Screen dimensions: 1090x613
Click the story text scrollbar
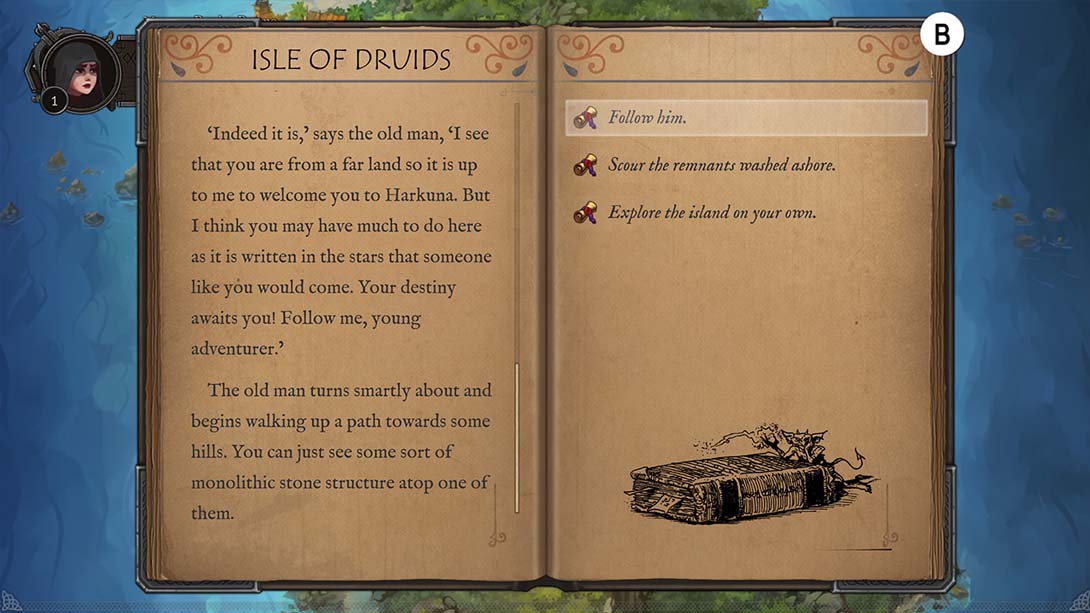click(x=517, y=436)
